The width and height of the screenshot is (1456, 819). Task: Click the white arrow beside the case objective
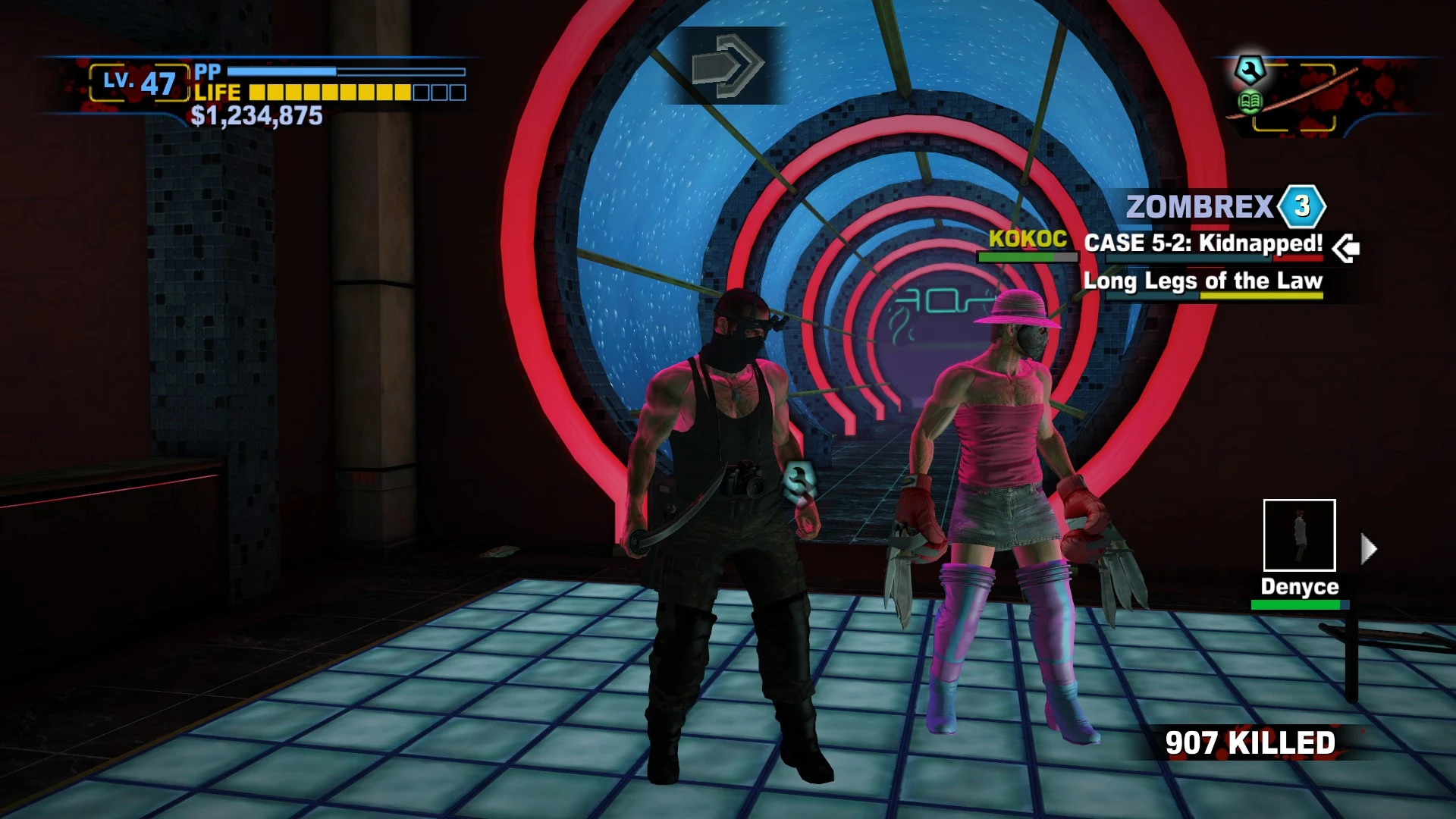coord(1346,248)
